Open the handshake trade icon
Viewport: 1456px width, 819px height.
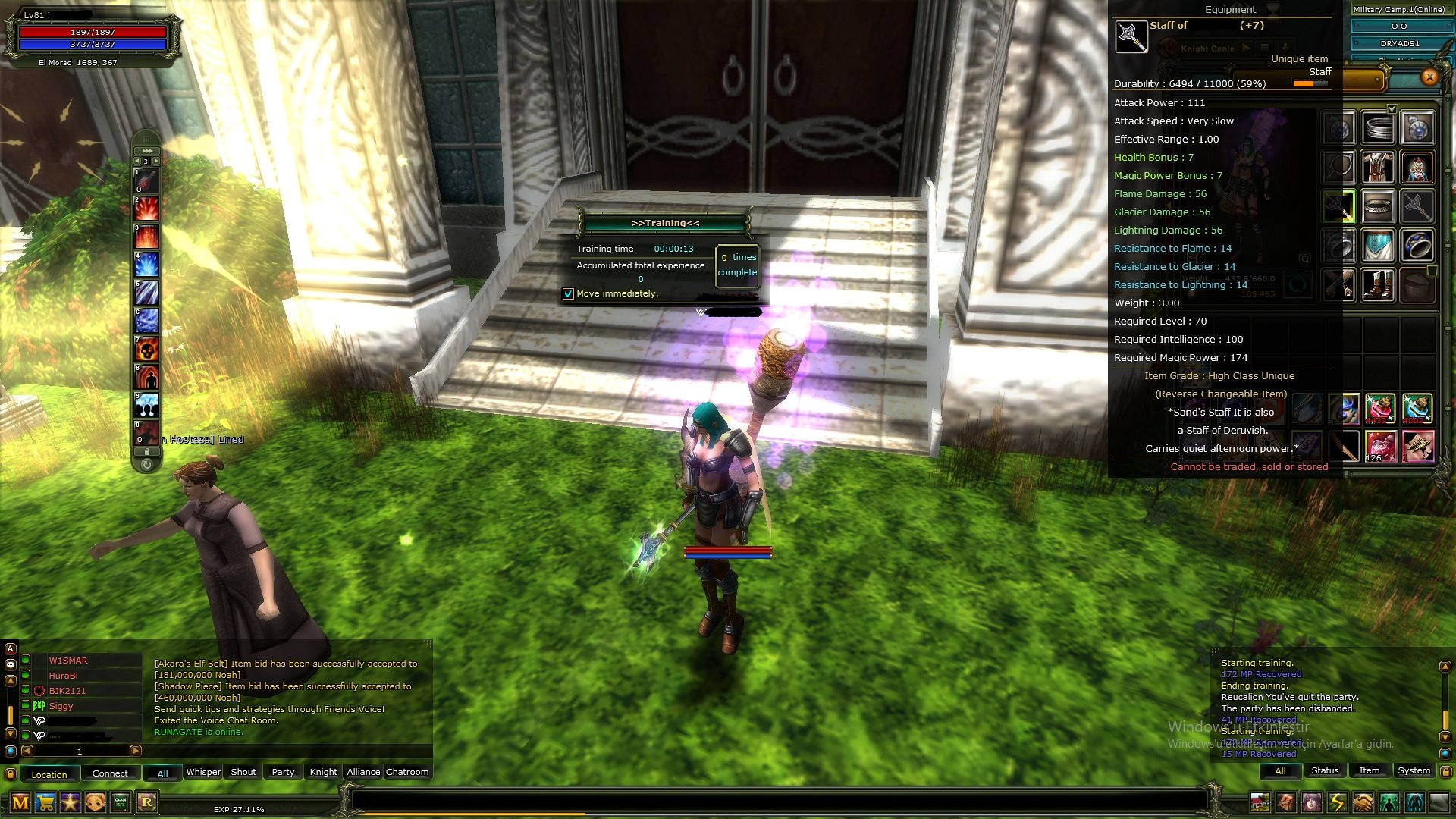(x=1363, y=802)
